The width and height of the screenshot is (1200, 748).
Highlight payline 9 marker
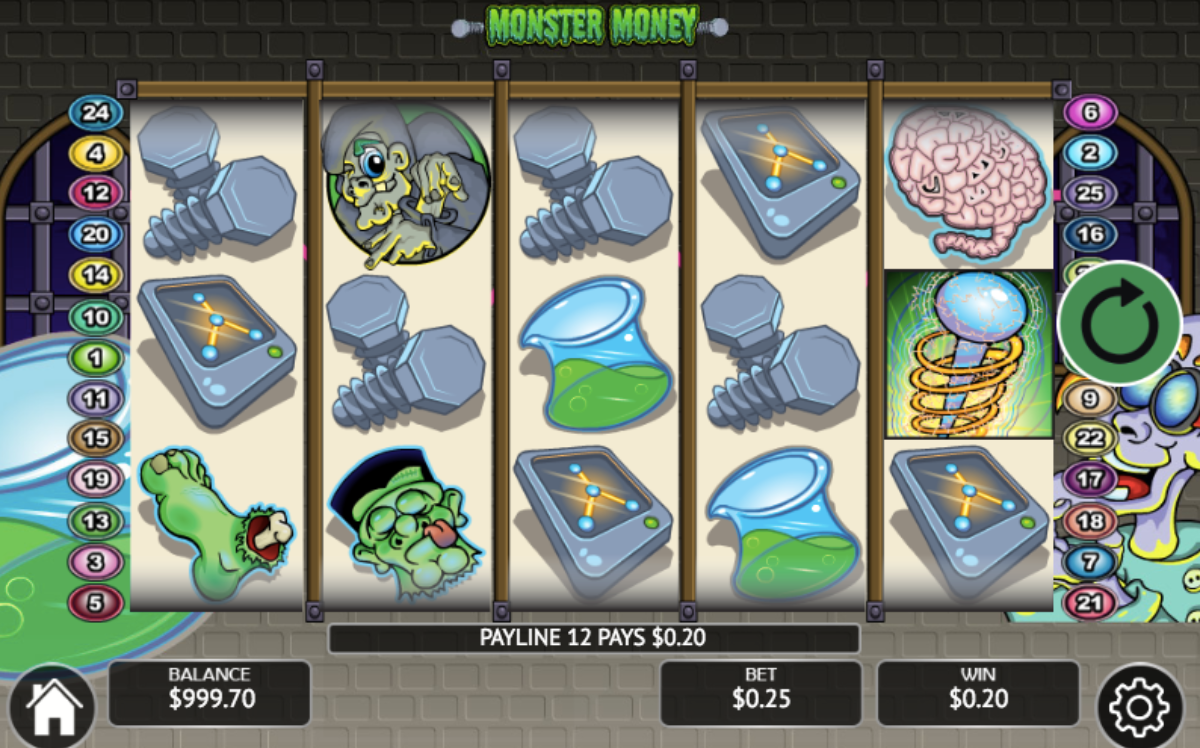click(x=1090, y=399)
